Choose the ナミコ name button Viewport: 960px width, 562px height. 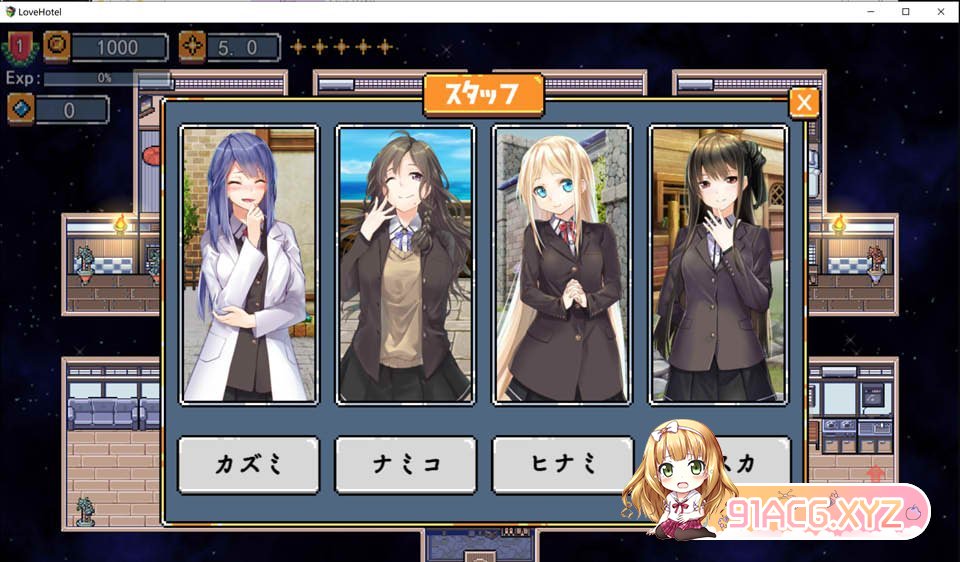[x=405, y=464]
